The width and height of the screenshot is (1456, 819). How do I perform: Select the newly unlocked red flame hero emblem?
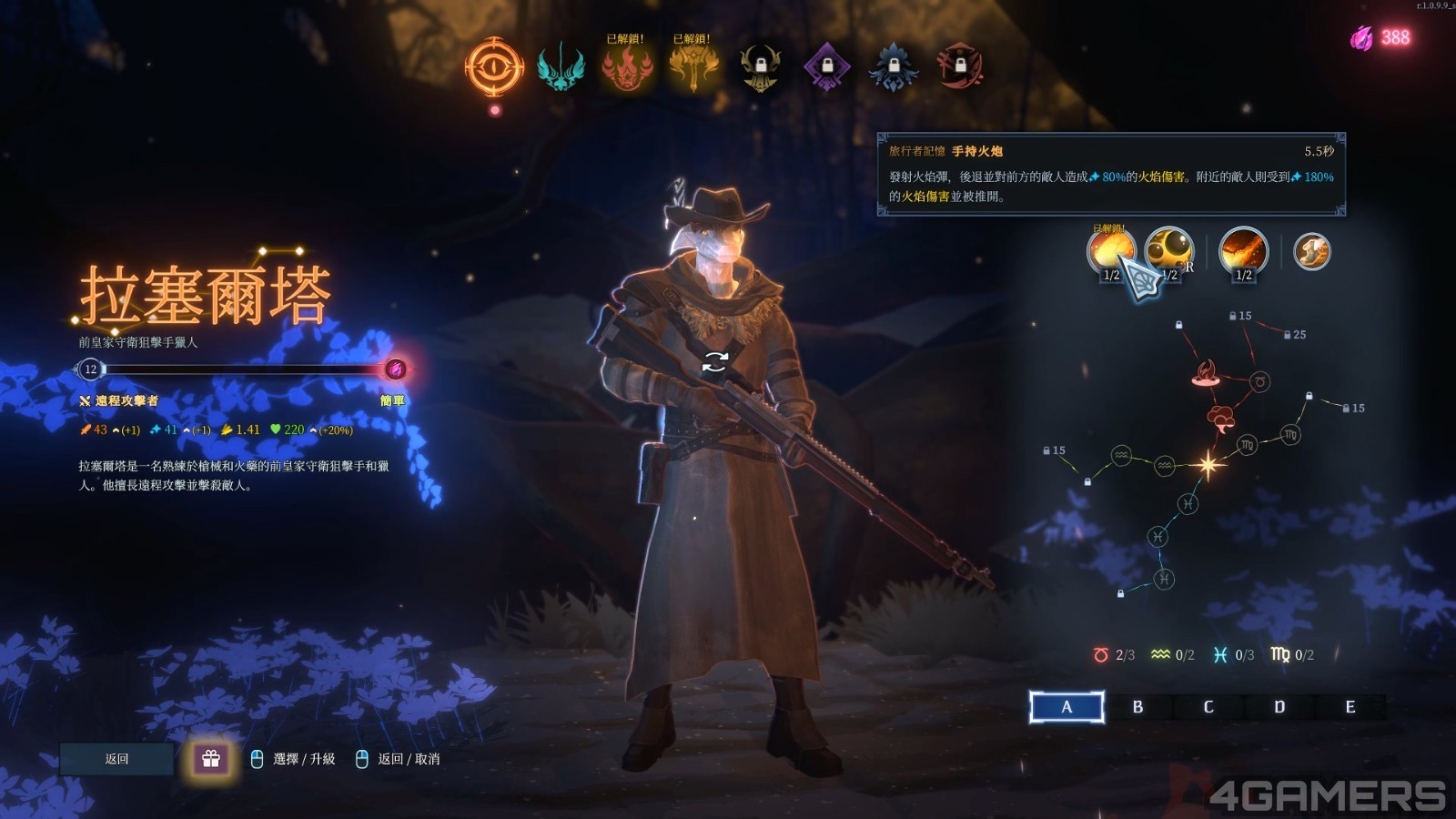pyautogui.click(x=626, y=66)
